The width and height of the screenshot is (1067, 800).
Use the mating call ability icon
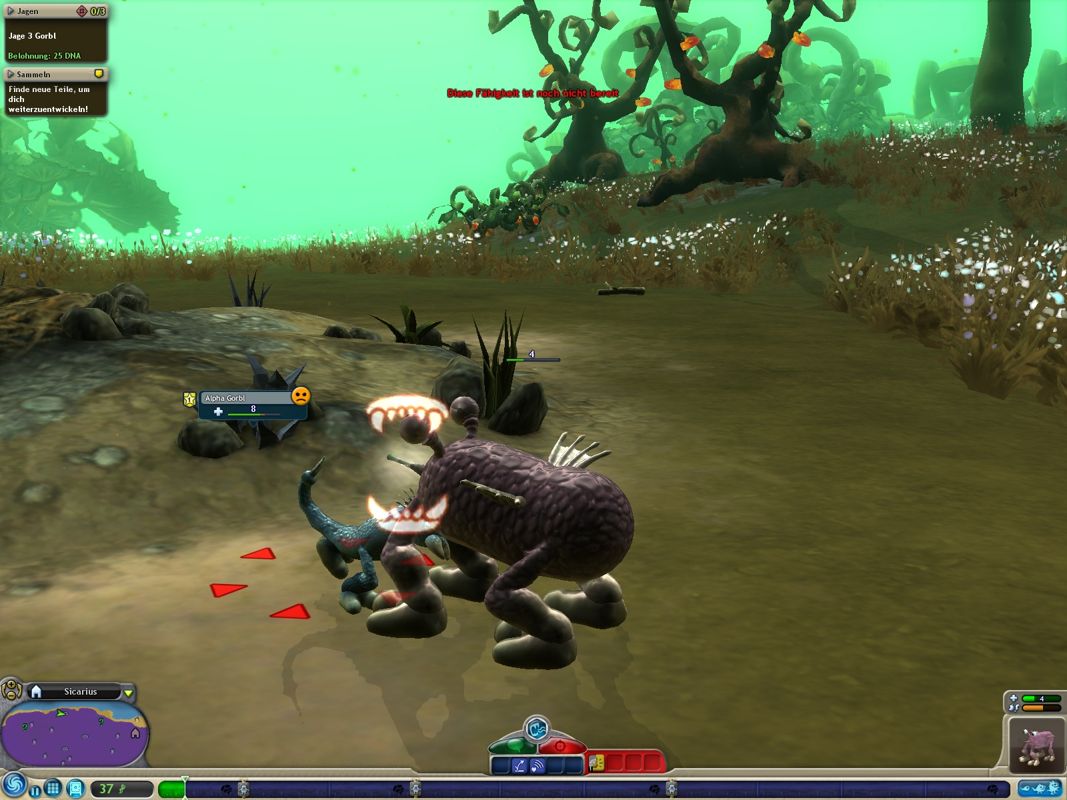pyautogui.click(x=538, y=765)
